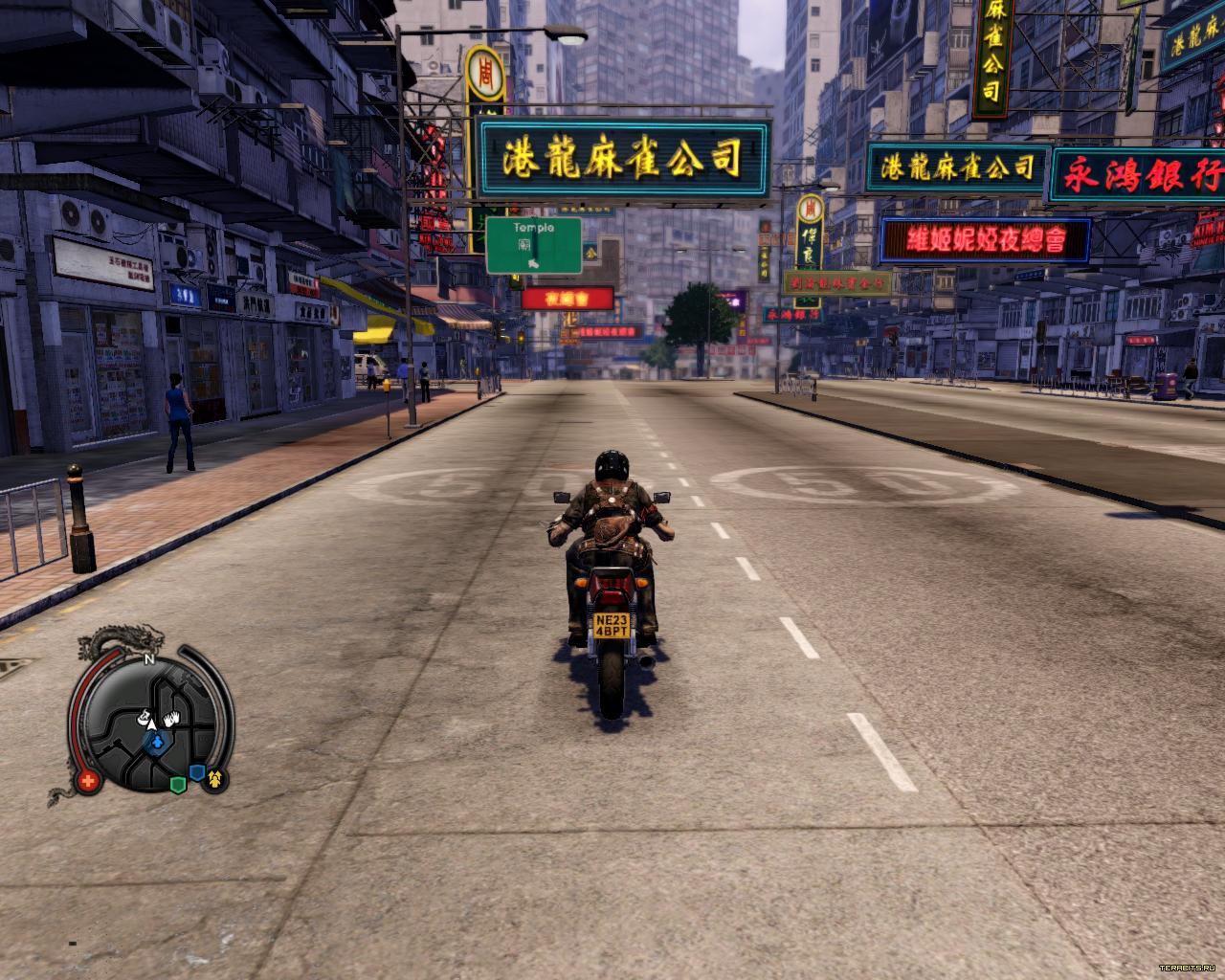1225x980 pixels.
Task: Click the massage hands marker on minimap
Action: coord(171,718)
